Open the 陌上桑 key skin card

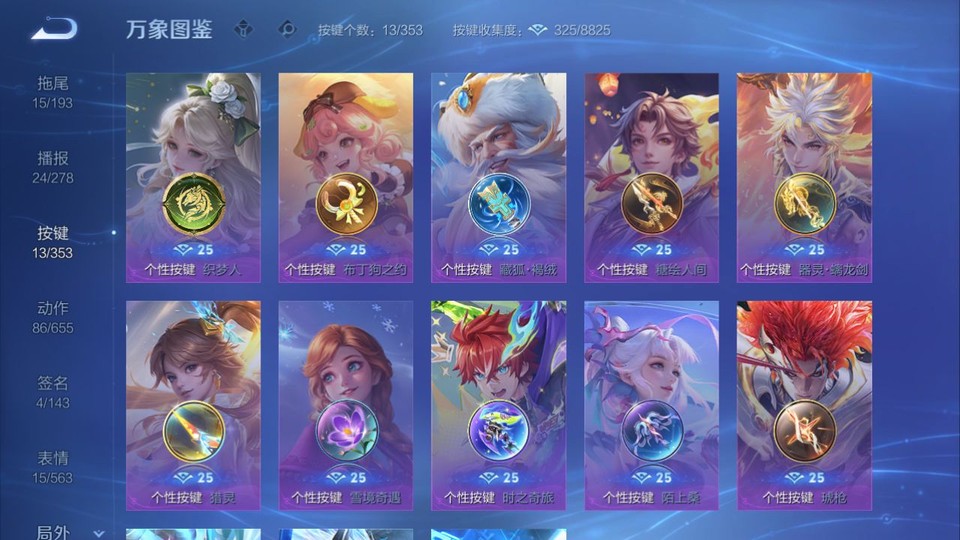(x=651, y=405)
